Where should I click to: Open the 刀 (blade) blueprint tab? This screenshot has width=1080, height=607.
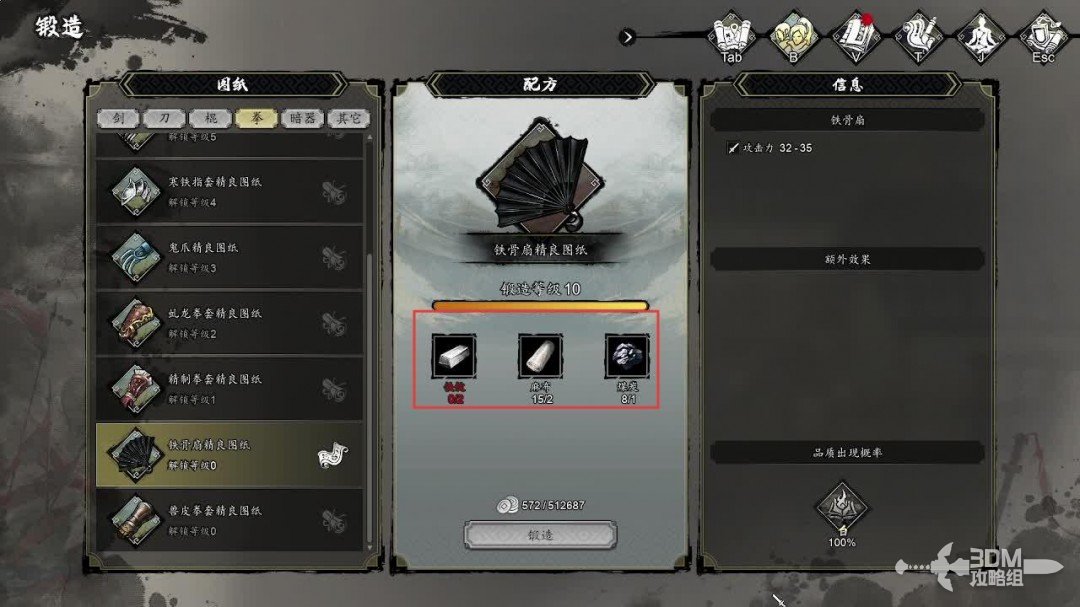click(164, 118)
